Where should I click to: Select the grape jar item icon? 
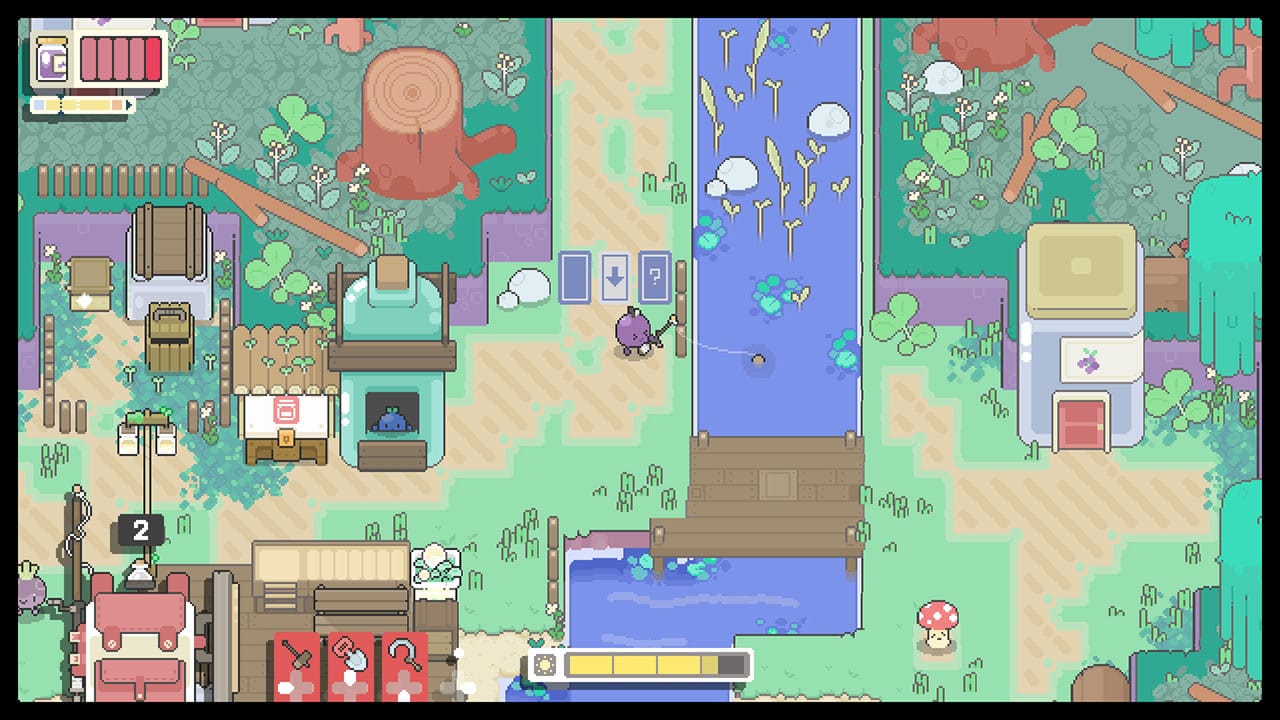pos(52,59)
